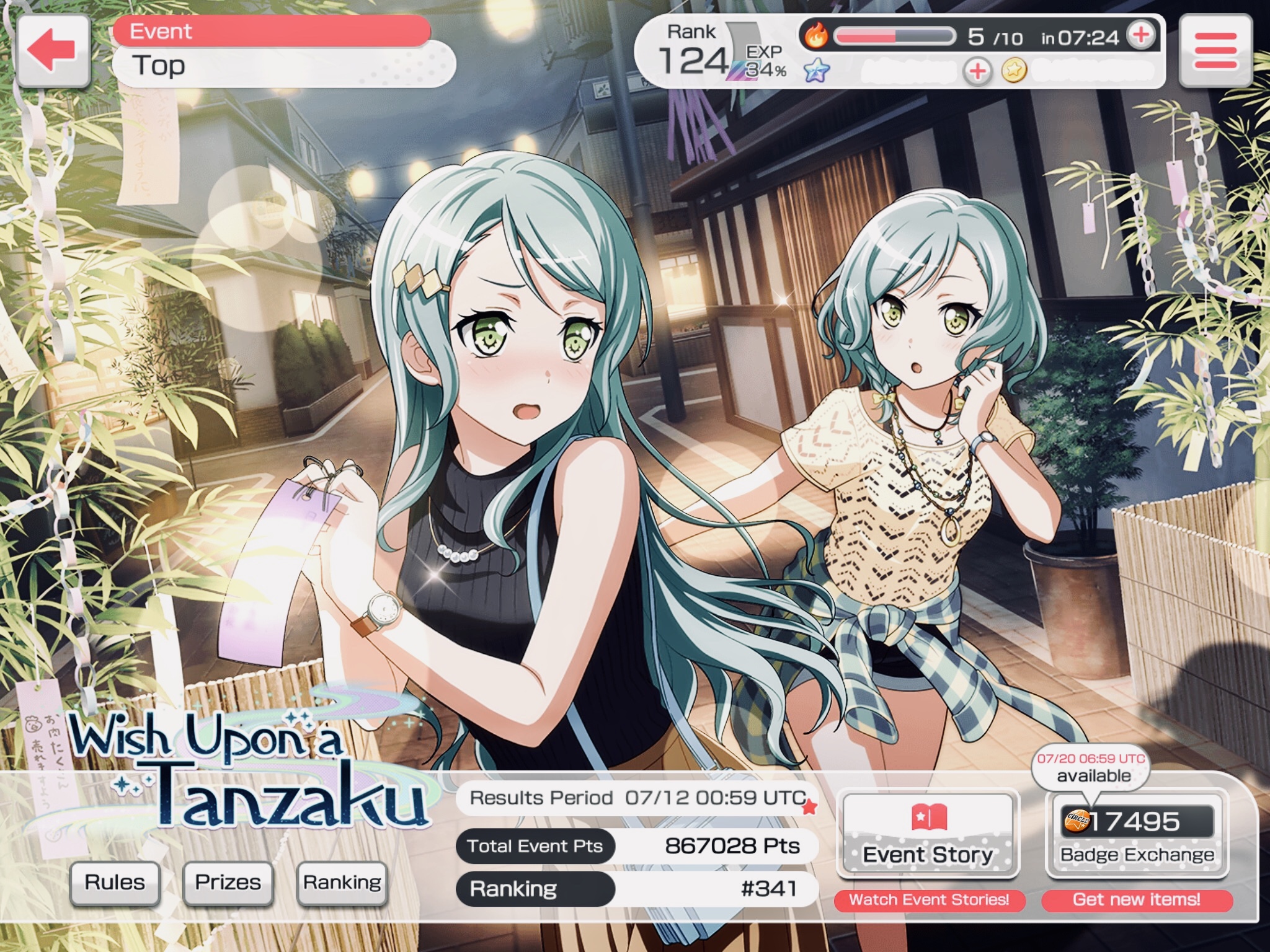
Task: Add boost flames with the plus button
Action: (1140, 36)
